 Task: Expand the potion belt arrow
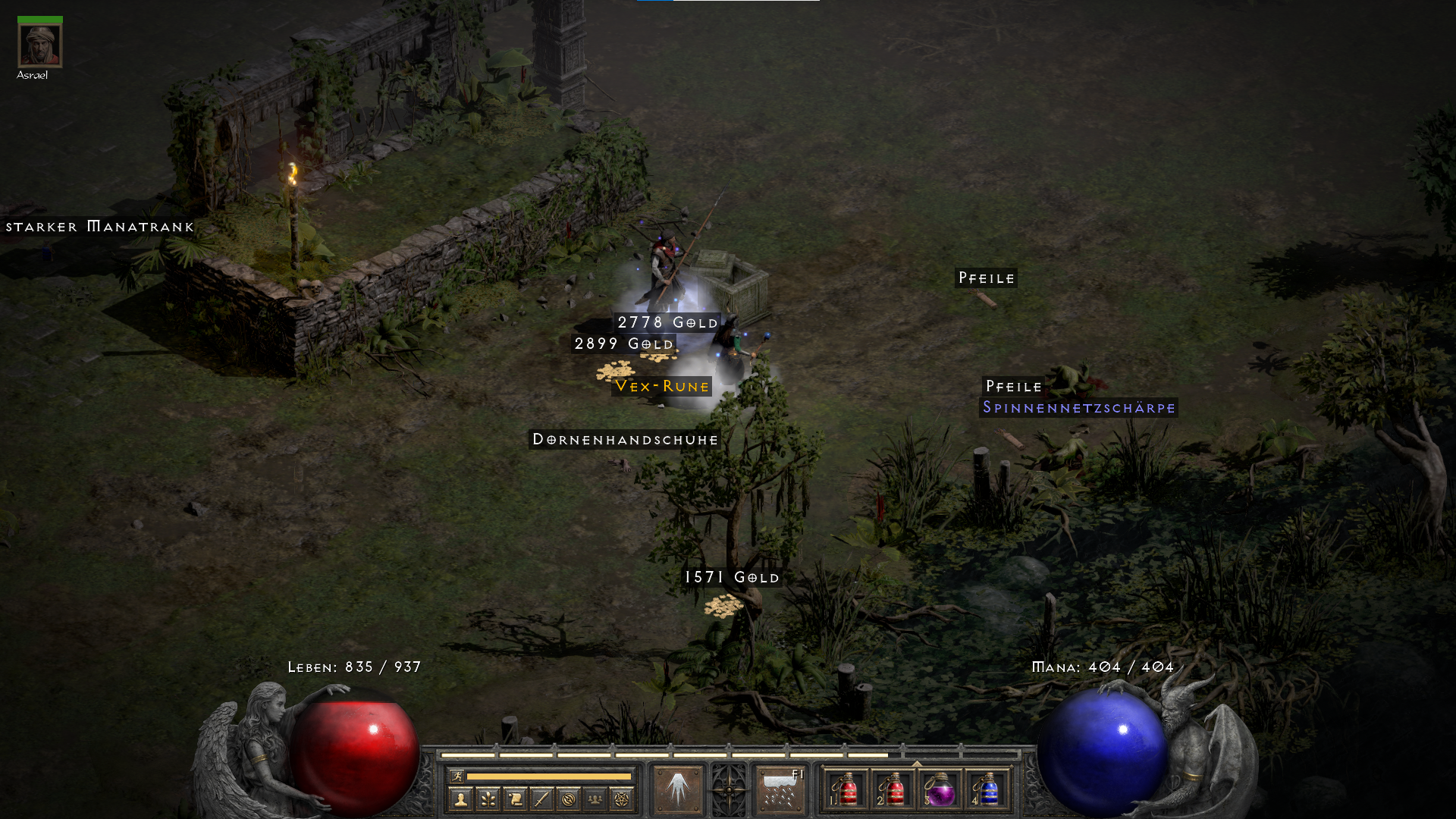click(917, 761)
